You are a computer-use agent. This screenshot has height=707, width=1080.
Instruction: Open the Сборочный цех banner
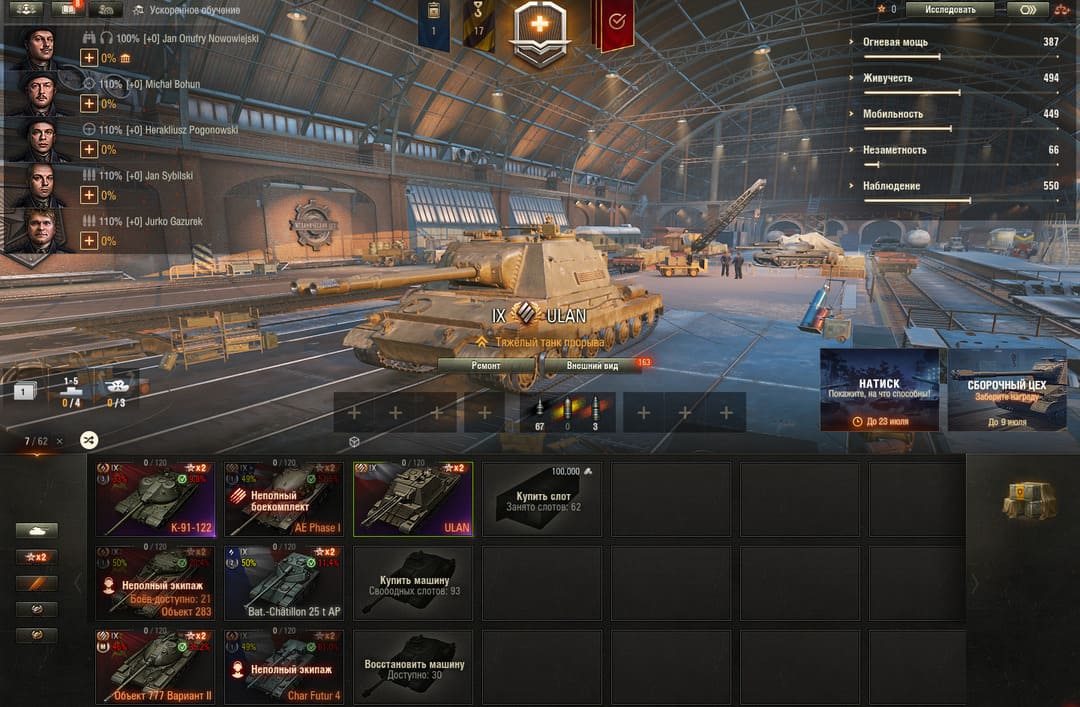coord(1007,390)
